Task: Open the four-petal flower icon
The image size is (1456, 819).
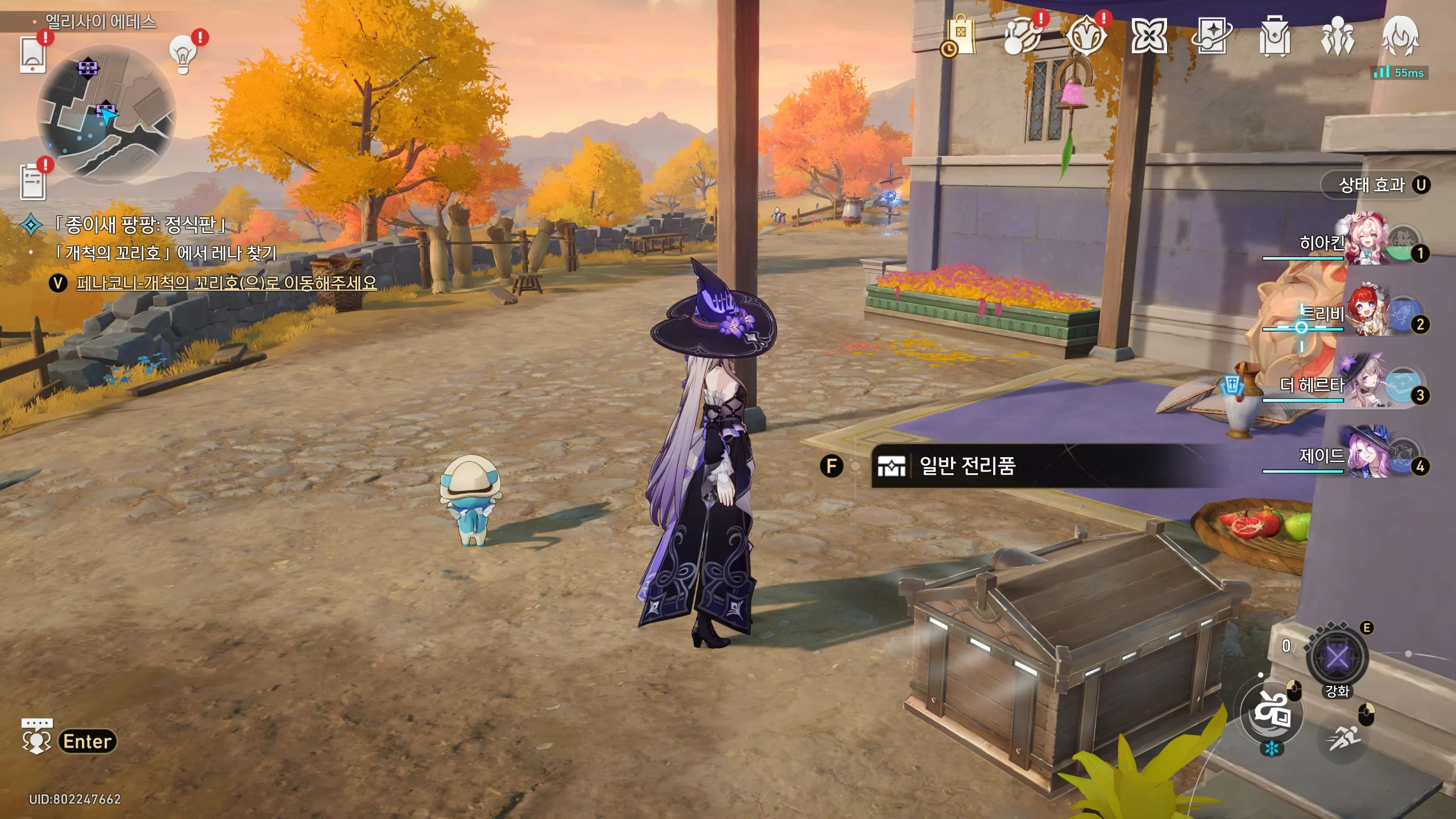Action: click(1149, 36)
